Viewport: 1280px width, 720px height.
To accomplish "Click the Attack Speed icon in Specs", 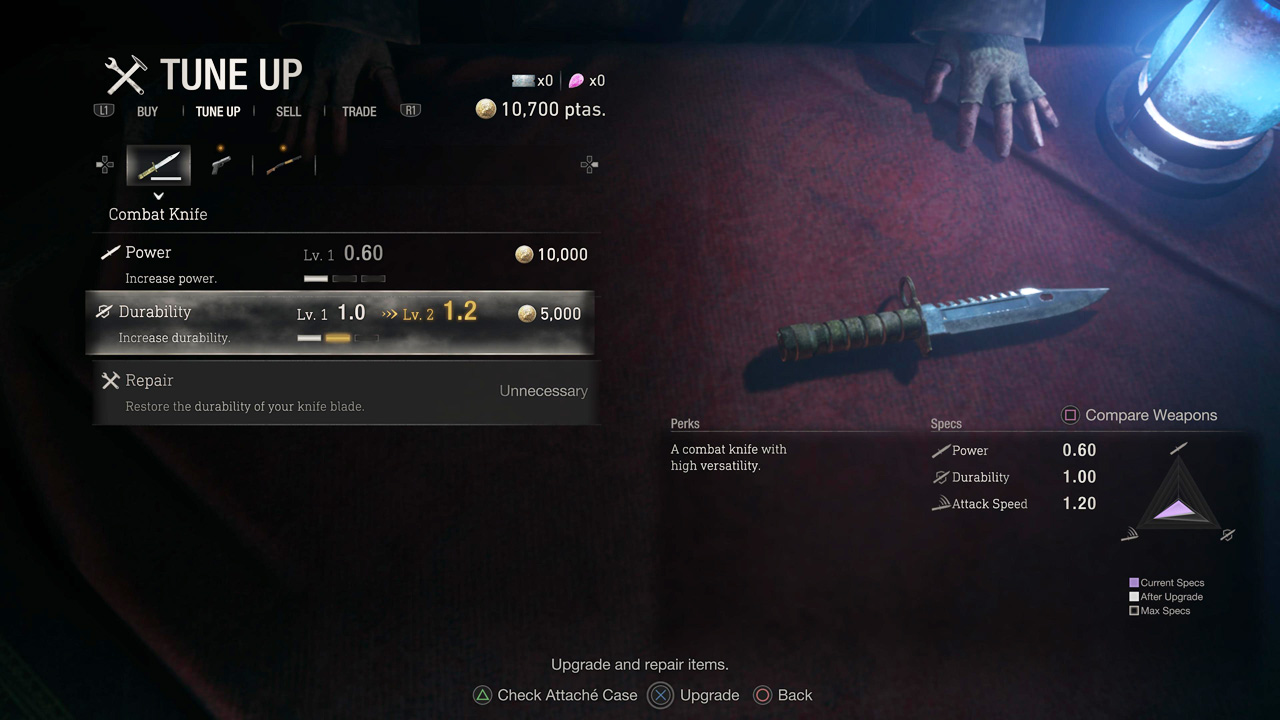I will point(940,503).
